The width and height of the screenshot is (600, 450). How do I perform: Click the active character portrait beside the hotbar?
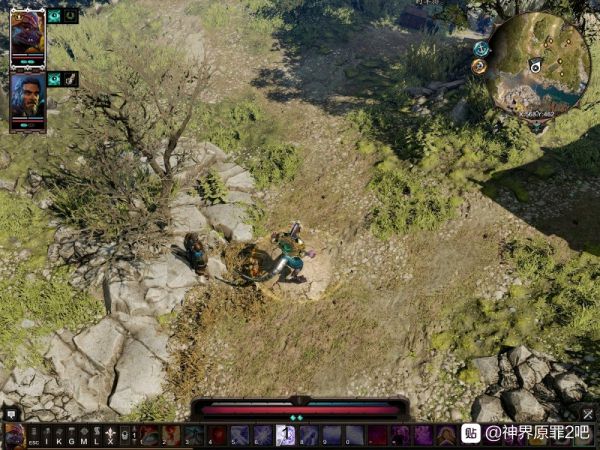click(13, 436)
